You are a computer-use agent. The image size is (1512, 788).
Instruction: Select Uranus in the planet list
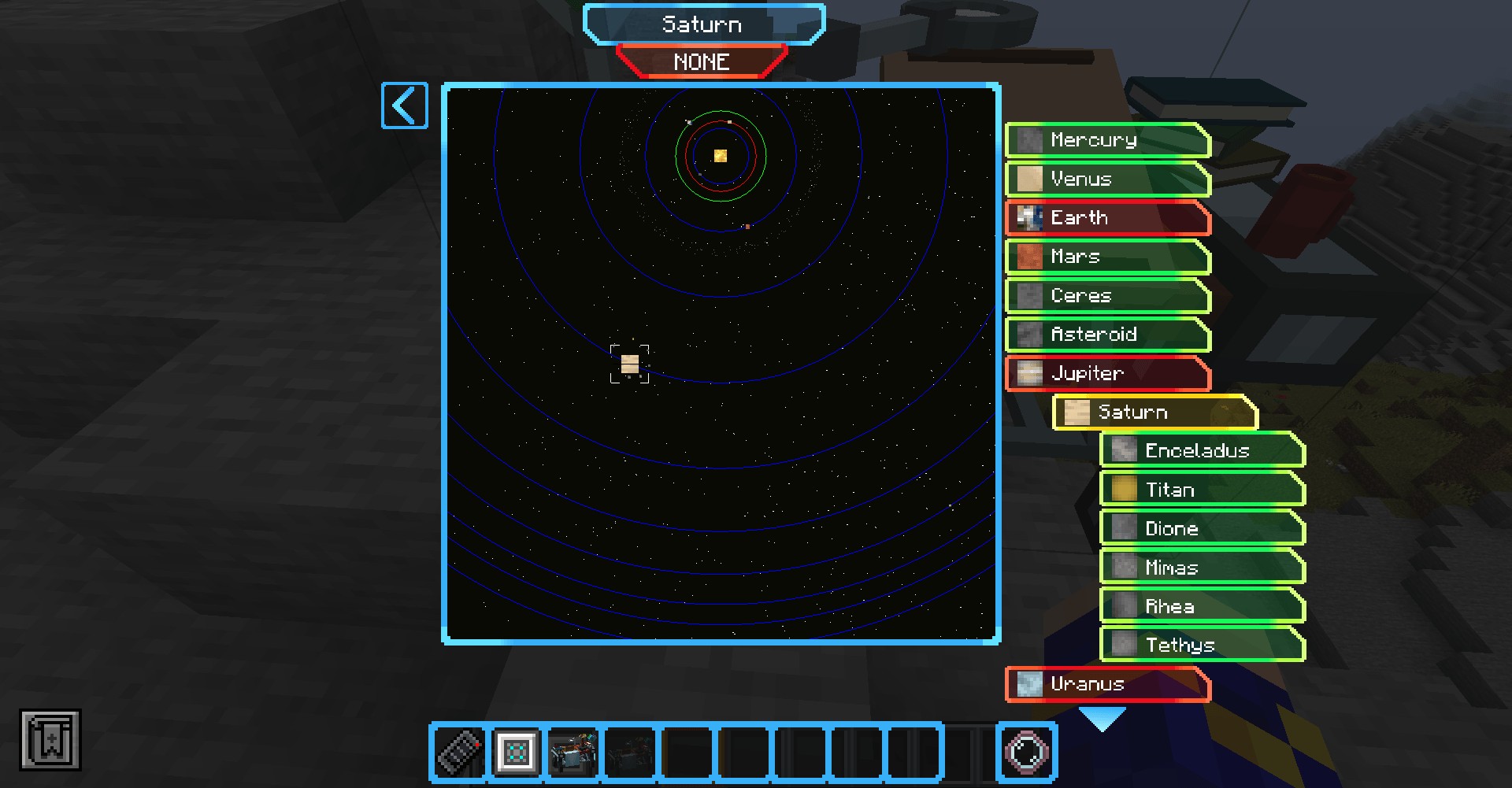pos(1107,684)
